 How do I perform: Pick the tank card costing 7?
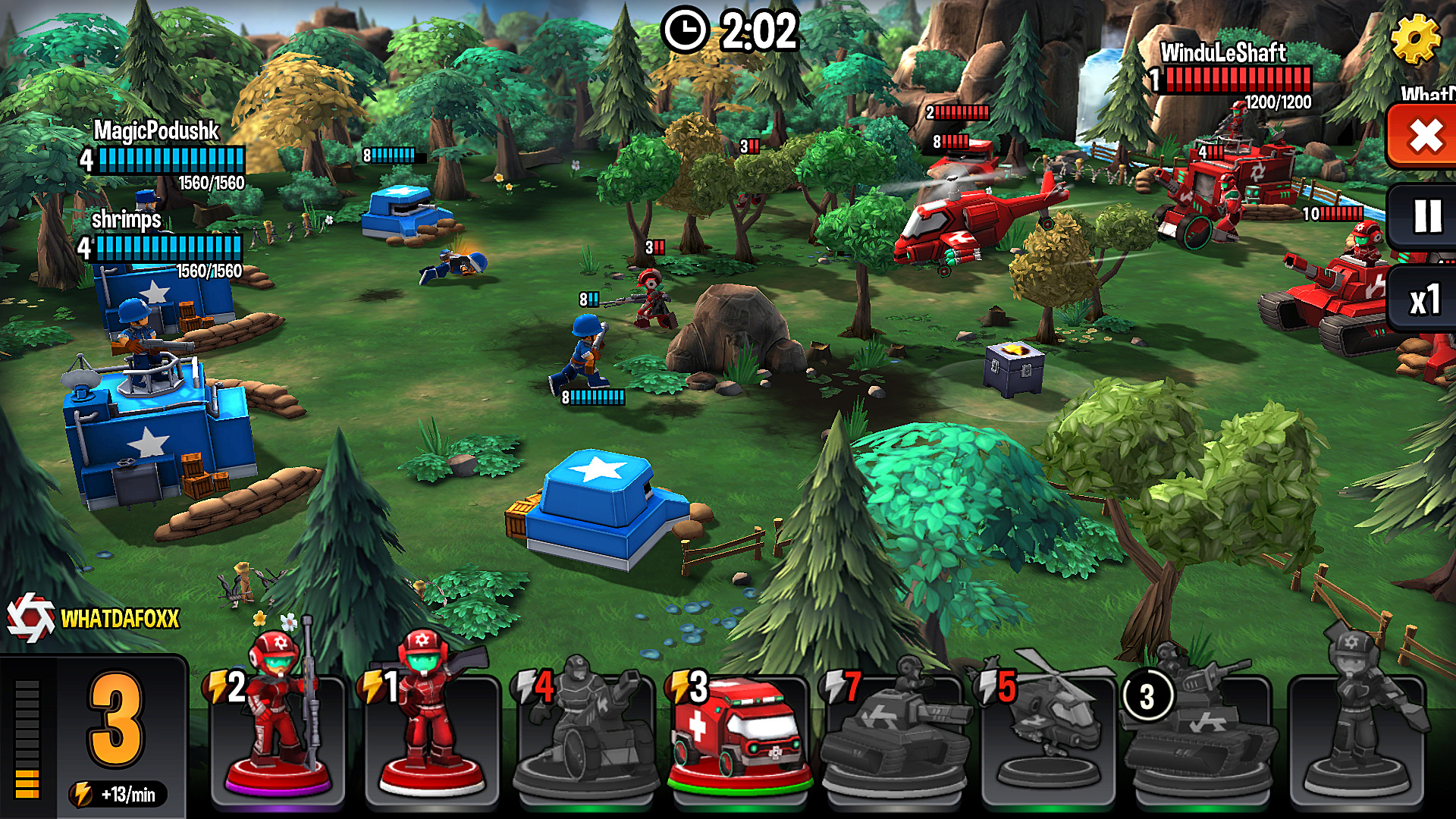pyautogui.click(x=893, y=732)
